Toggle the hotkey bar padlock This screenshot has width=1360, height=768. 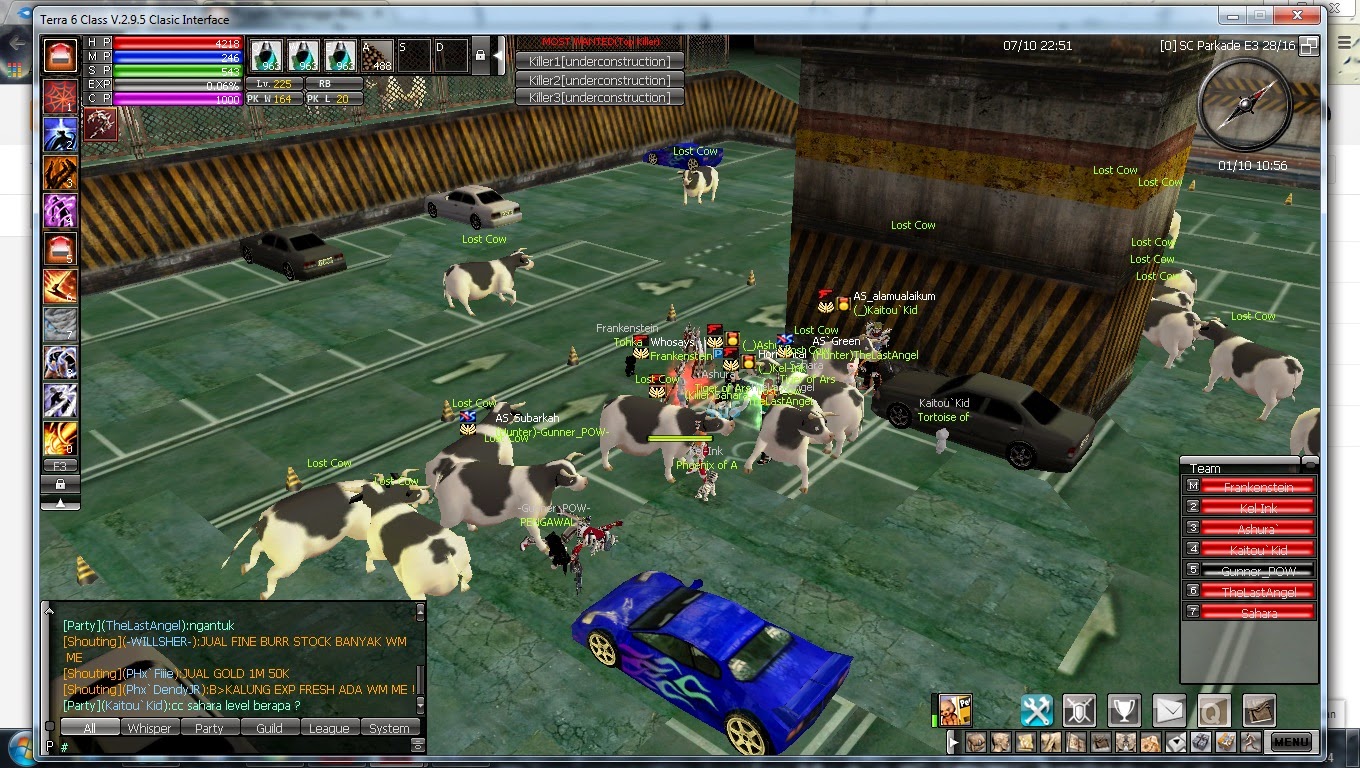[481, 57]
